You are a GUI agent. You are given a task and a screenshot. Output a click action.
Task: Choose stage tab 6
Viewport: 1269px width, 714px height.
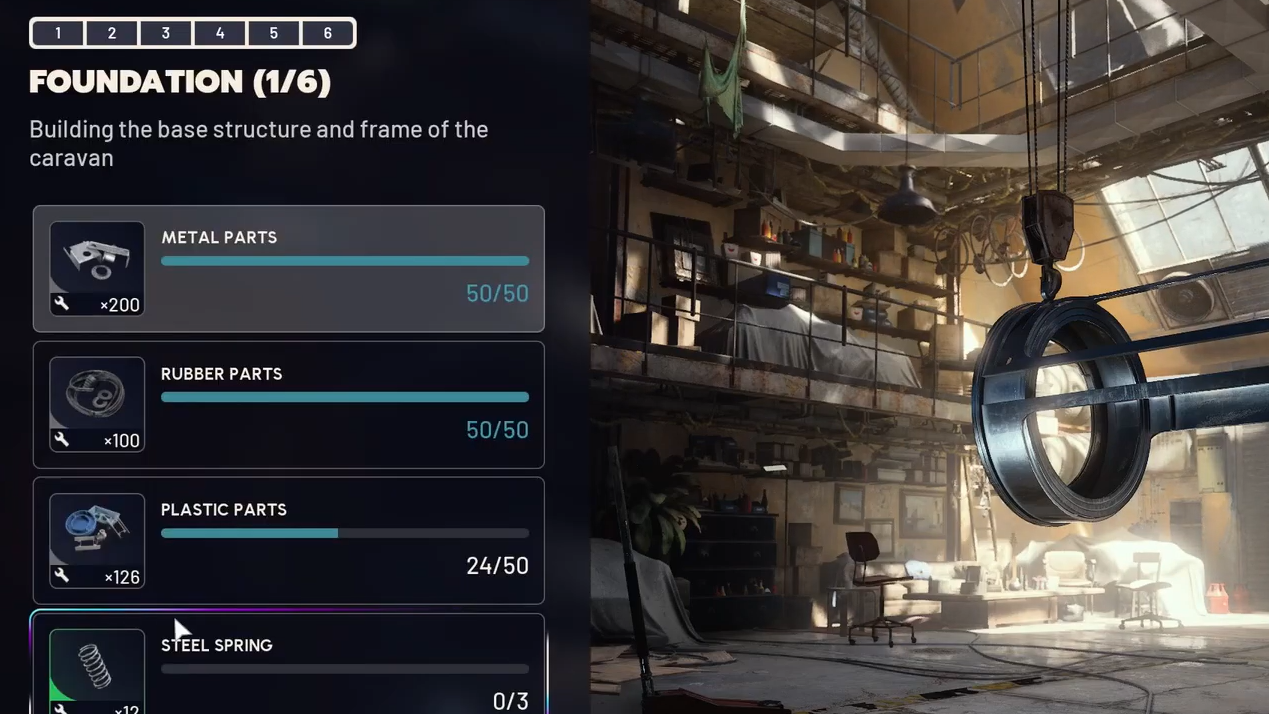pyautogui.click(x=328, y=33)
